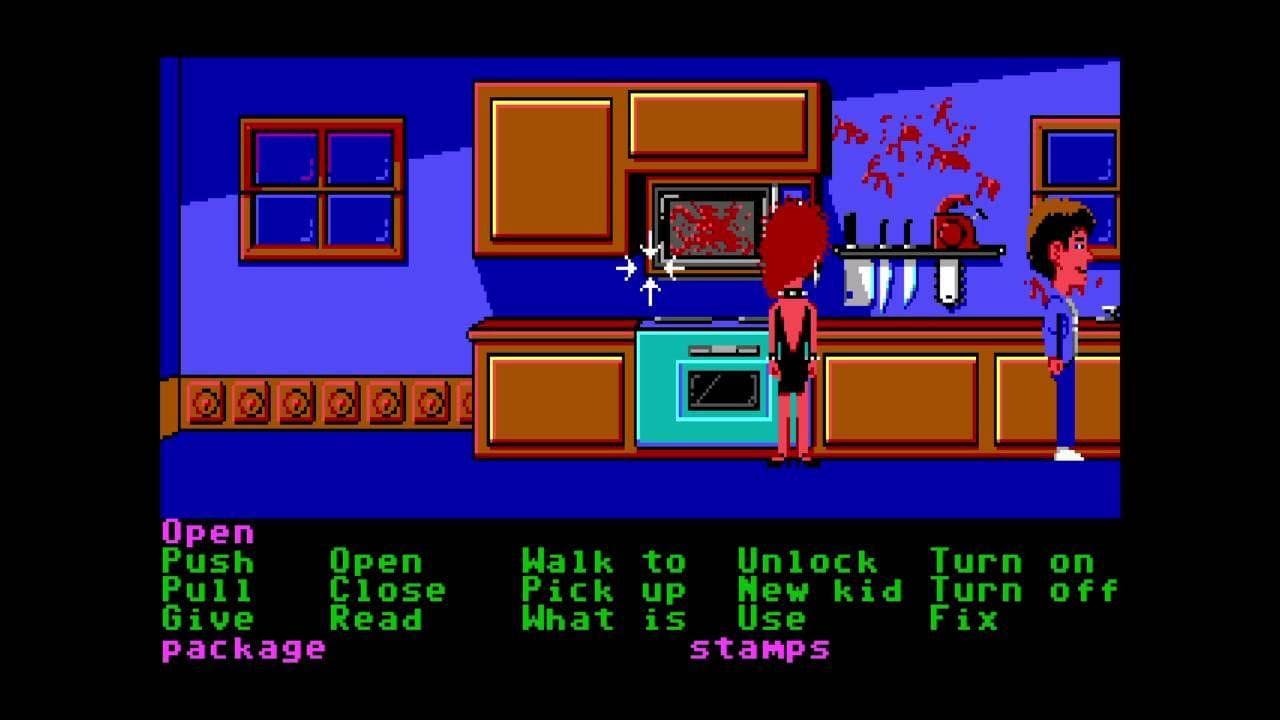
Task: Choose the 'Fix' verb
Action: click(962, 620)
